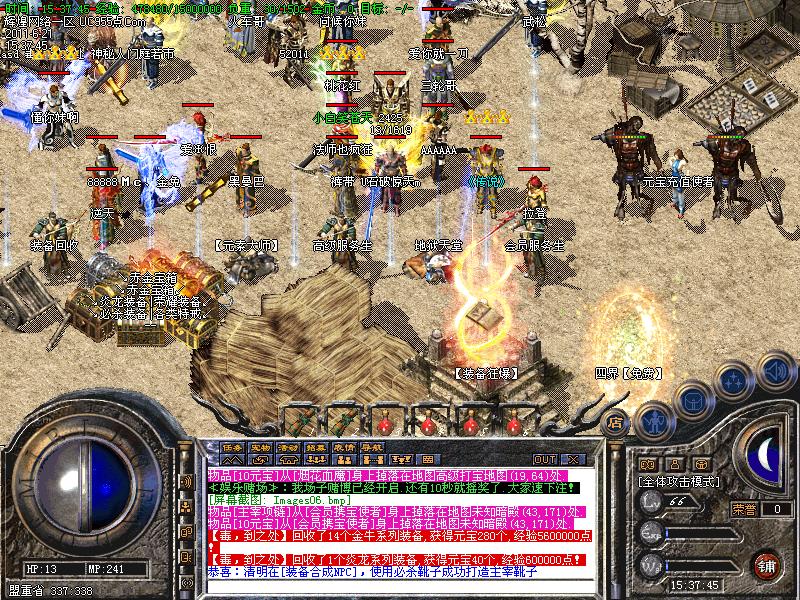Use the first bundled scroll belt slot
Image resolution: width=800 pixels, height=600 pixels.
point(298,418)
